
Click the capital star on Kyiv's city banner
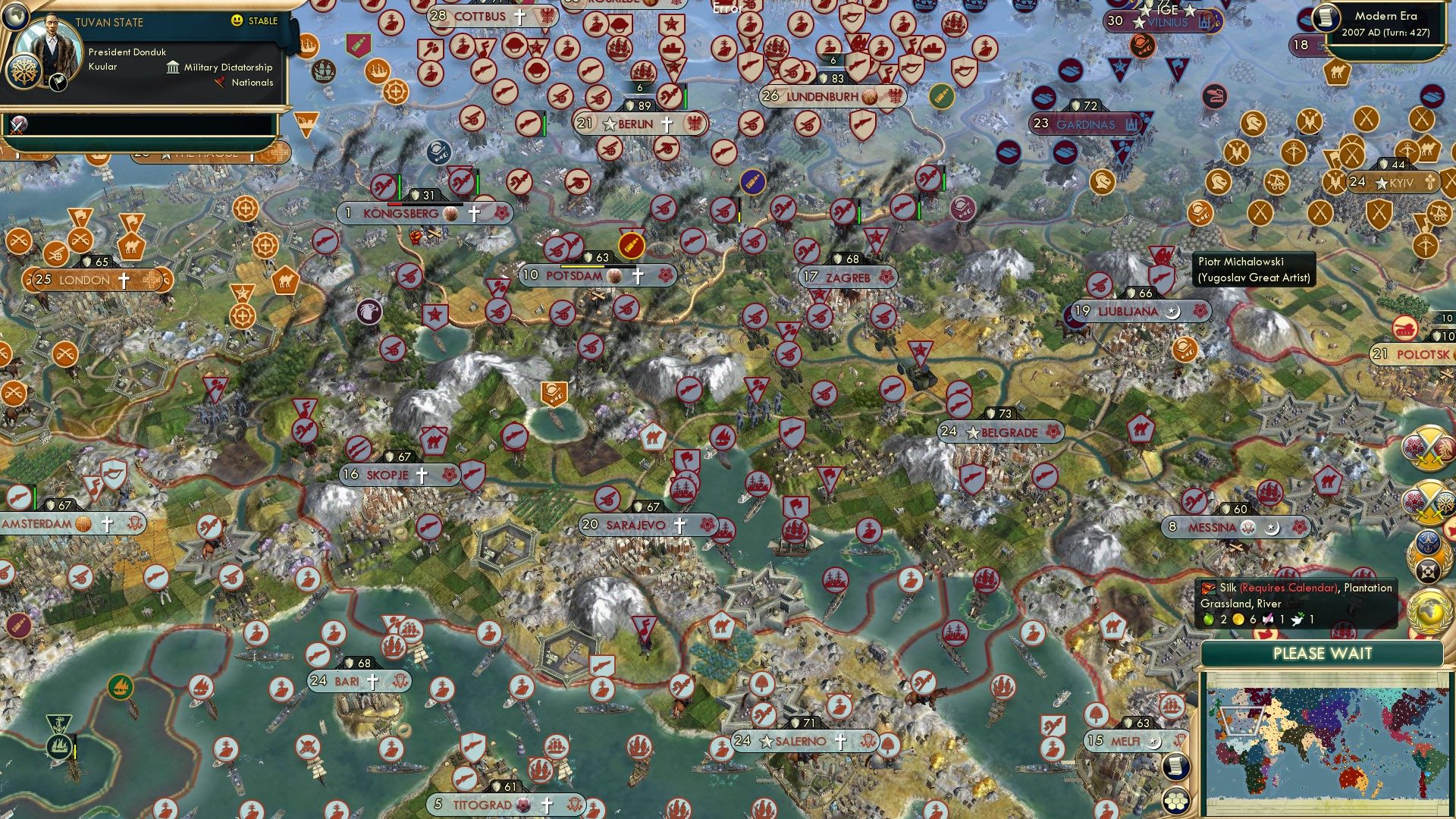click(1382, 182)
